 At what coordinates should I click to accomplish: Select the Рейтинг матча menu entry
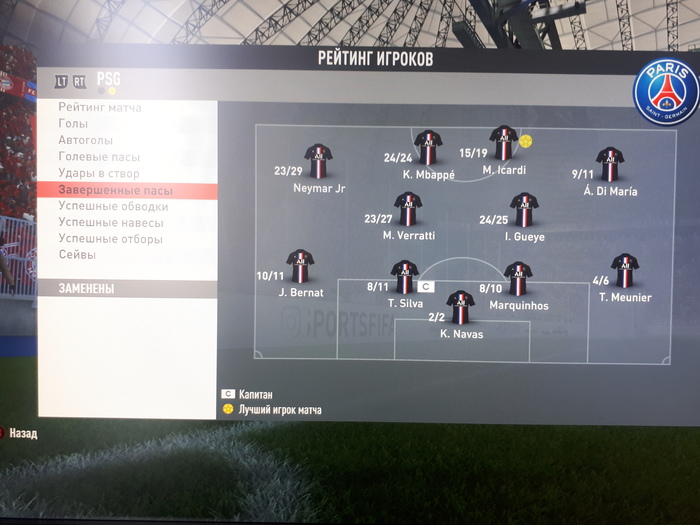pyautogui.click(x=100, y=107)
